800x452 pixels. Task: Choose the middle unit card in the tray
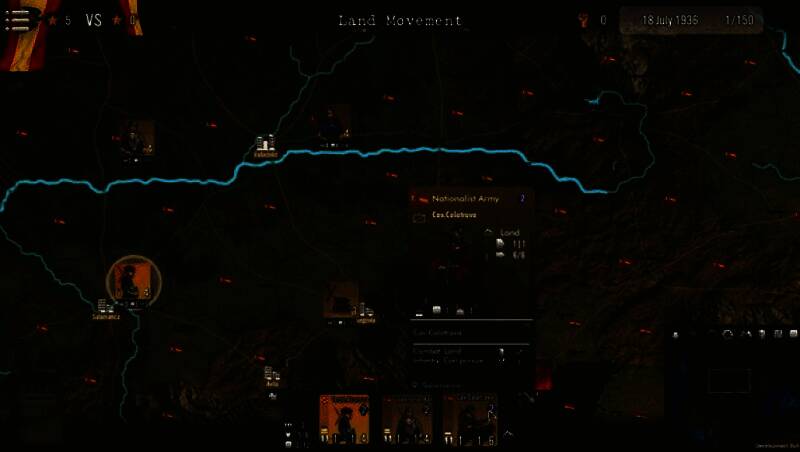click(406, 419)
